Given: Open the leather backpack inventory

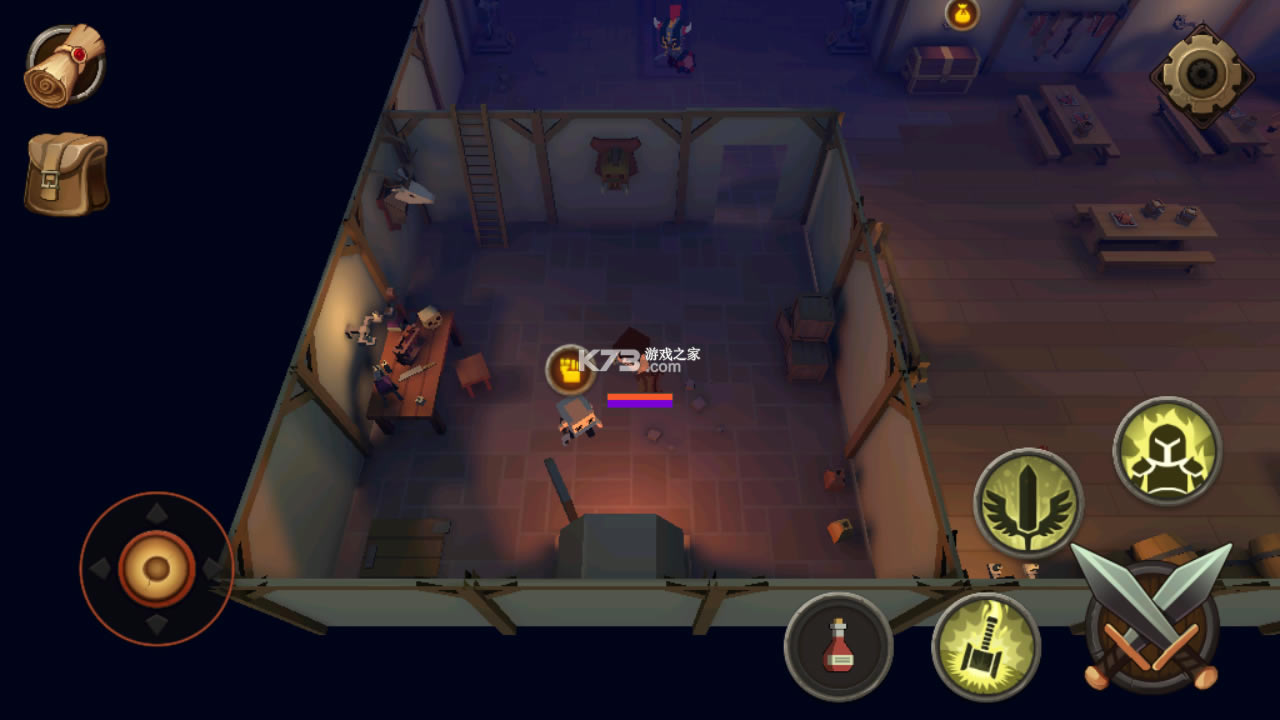Looking at the screenshot, I should point(66,174).
